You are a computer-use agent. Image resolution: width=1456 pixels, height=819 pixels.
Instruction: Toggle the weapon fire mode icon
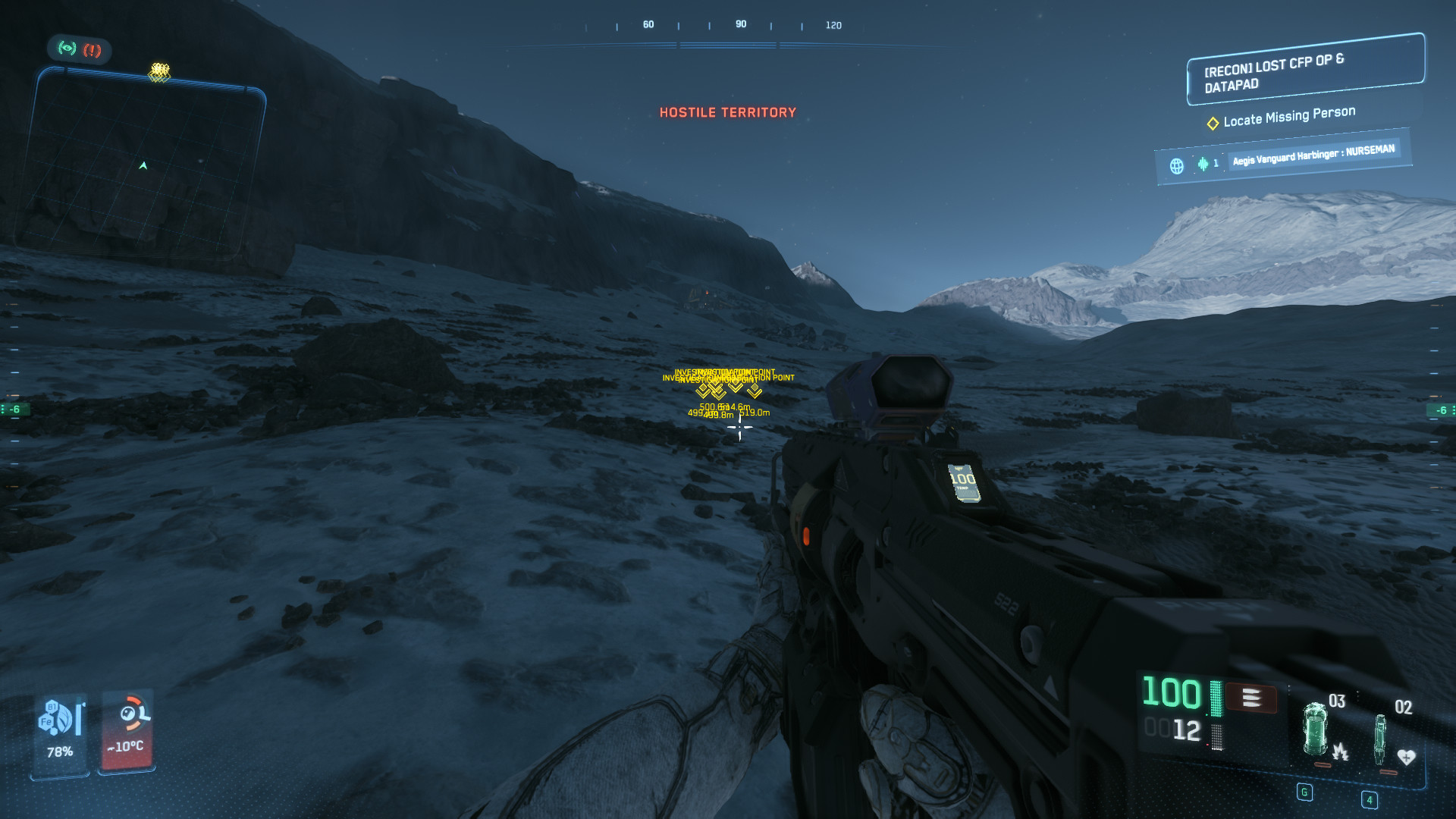tap(1251, 698)
